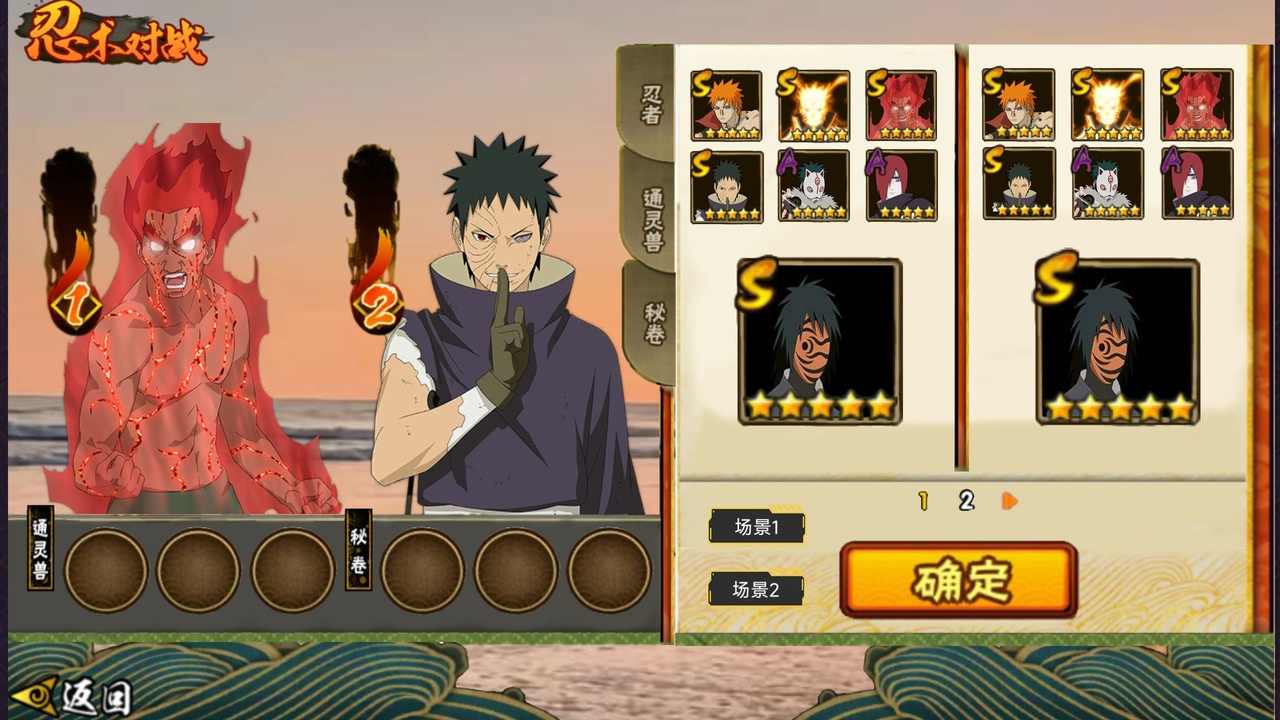Select the S-rank Obito character icon
Viewport: 1280px width, 720px height.
tap(727, 186)
